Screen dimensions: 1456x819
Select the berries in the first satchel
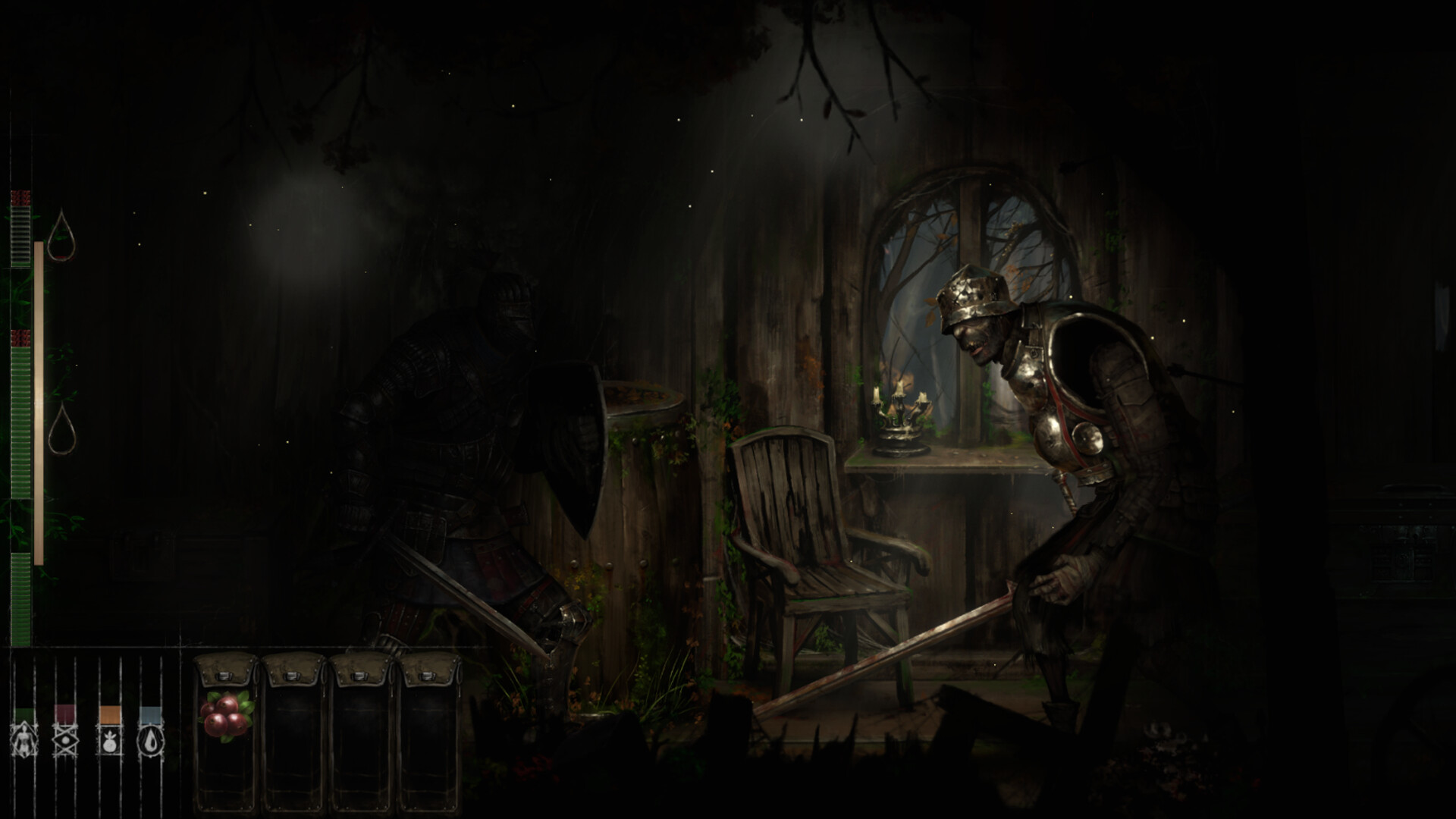click(x=225, y=715)
